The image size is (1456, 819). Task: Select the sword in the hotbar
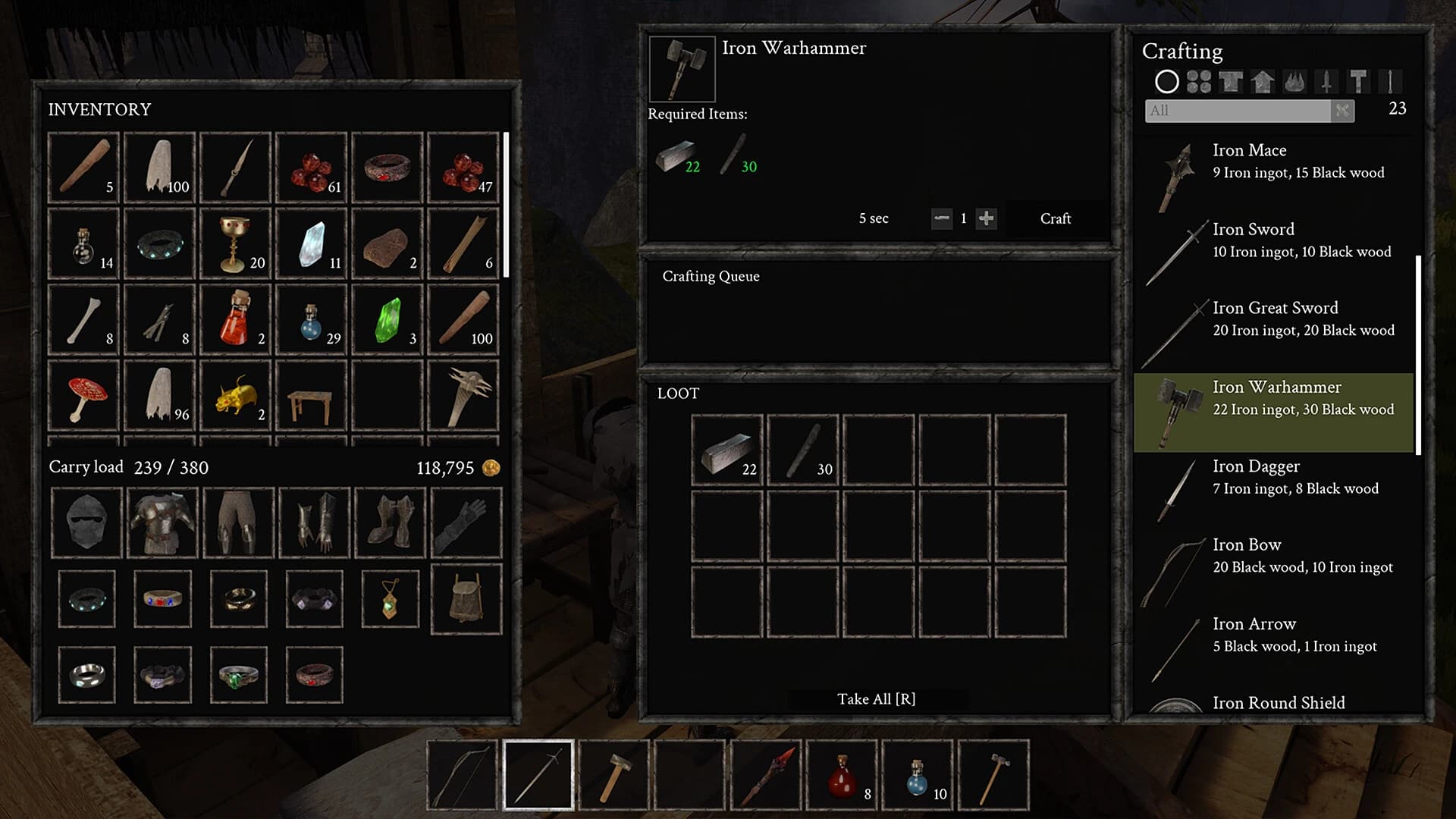pyautogui.click(x=537, y=775)
